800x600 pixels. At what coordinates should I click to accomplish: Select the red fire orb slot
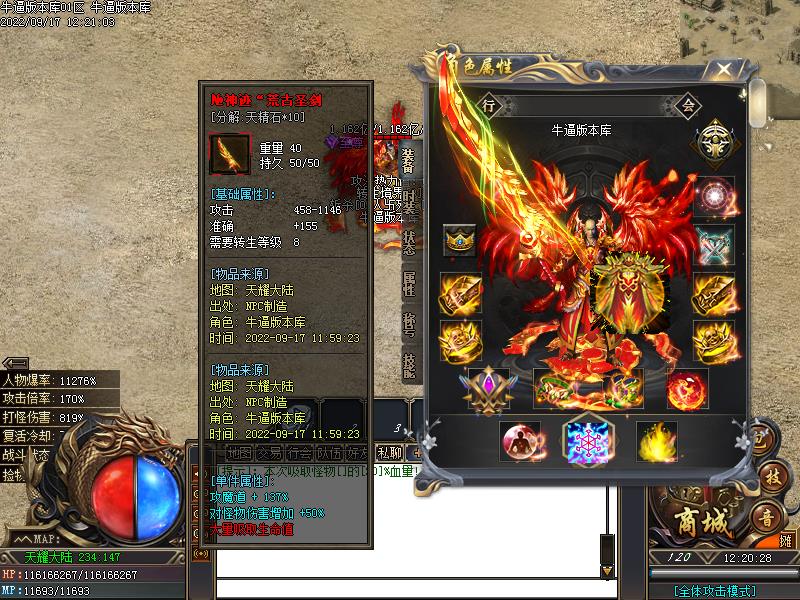pos(687,388)
